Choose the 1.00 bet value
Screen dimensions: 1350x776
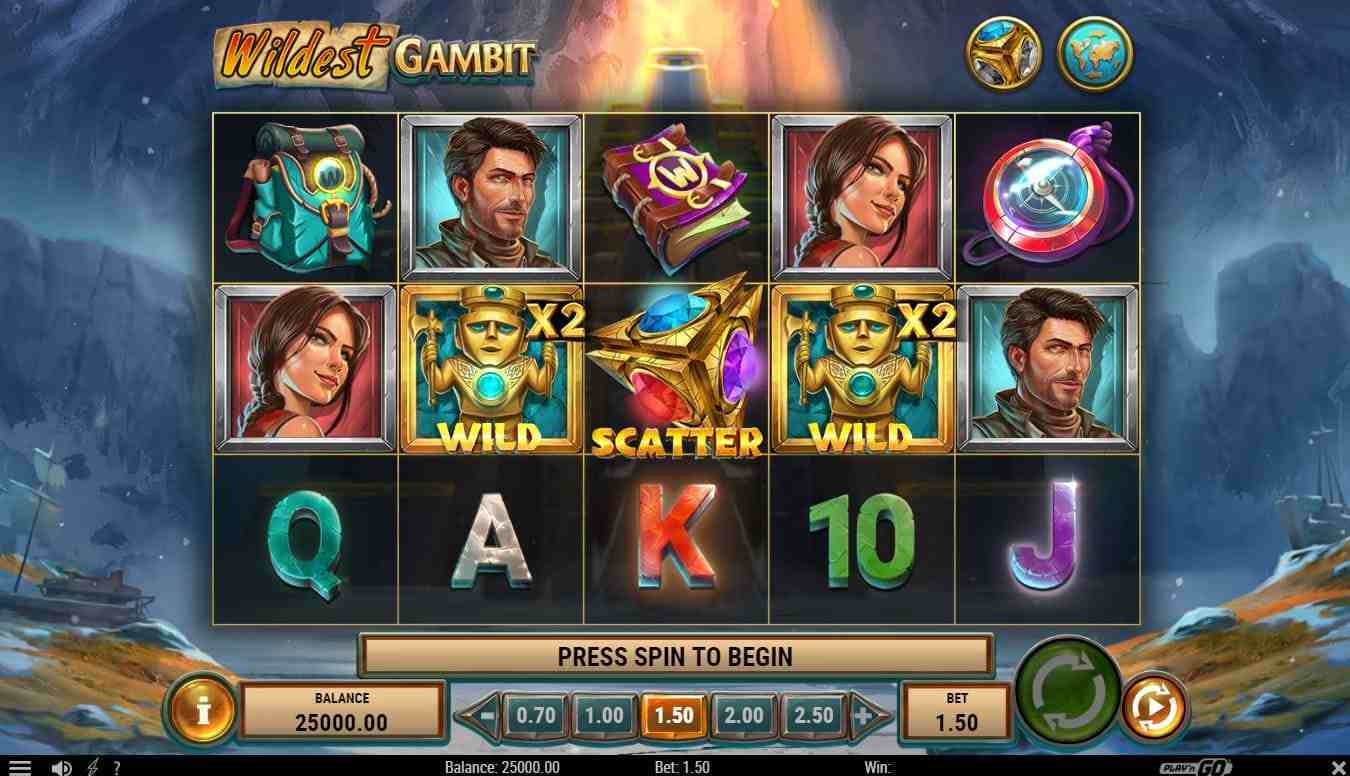605,715
